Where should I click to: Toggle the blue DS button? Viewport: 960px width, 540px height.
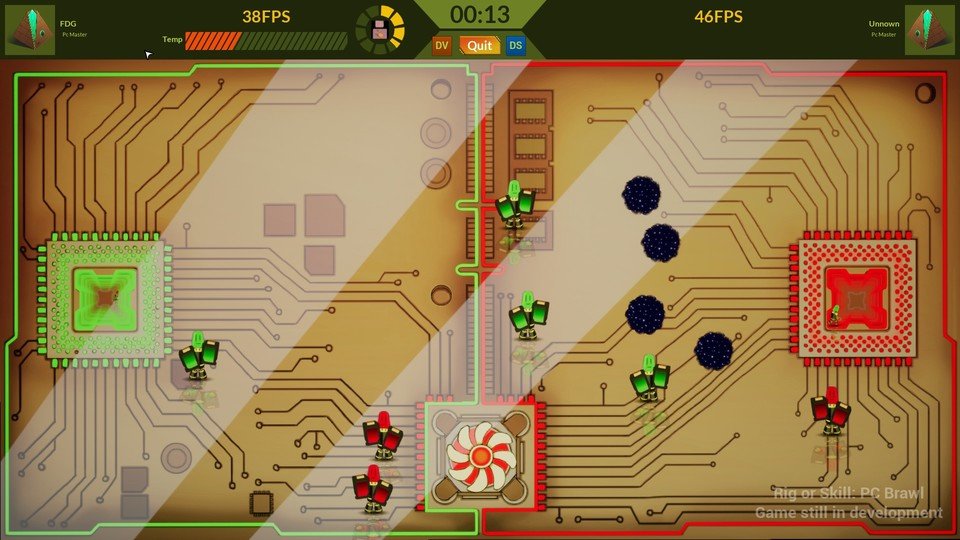pos(516,45)
